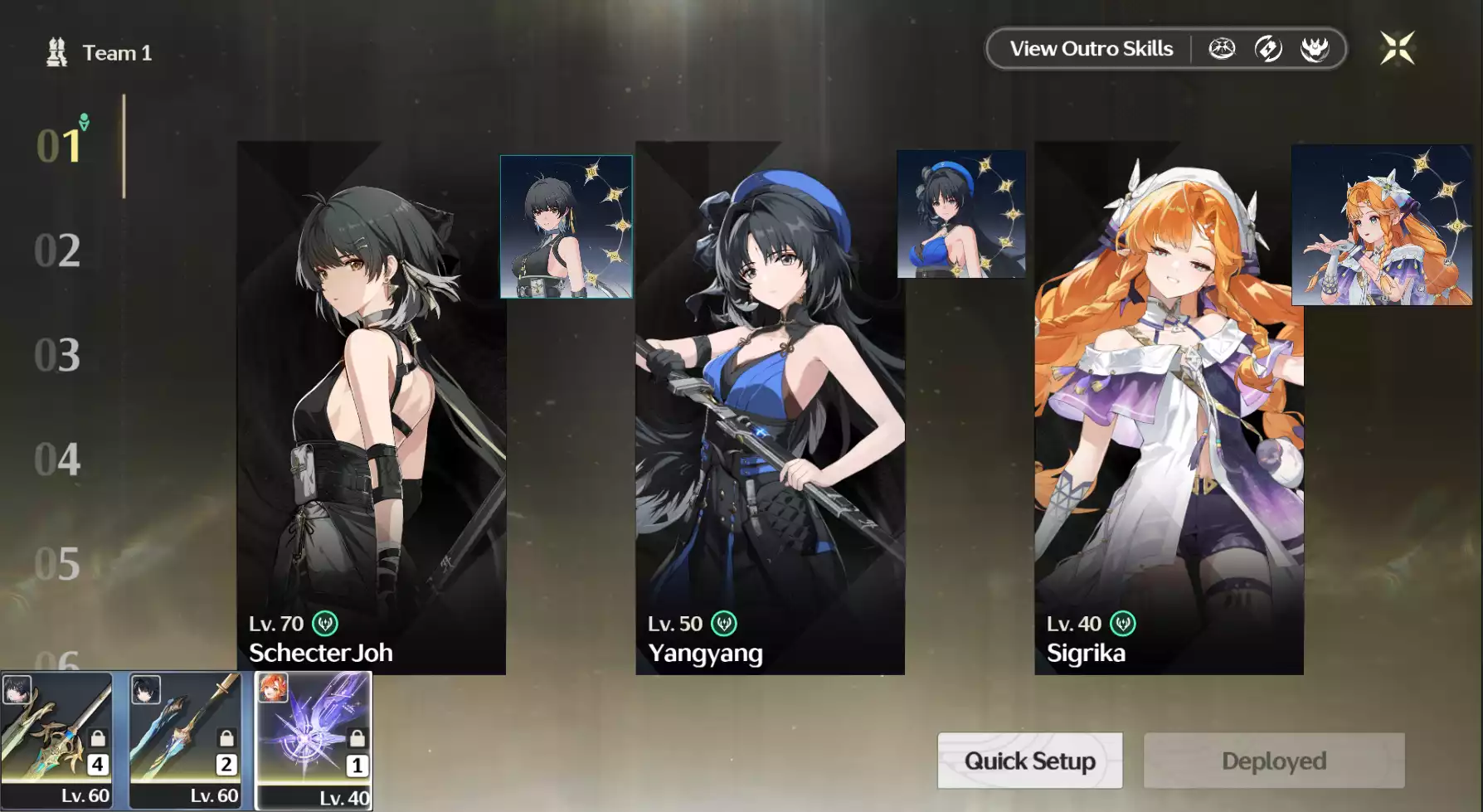
Task: Click the character avatar on the 4-star sword card
Action: tap(17, 689)
